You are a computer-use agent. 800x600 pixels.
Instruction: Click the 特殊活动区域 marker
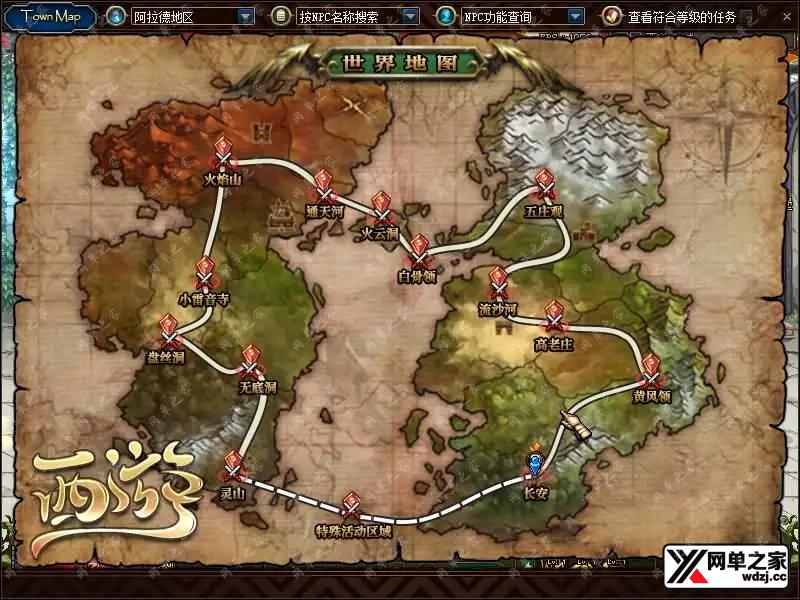(352, 505)
